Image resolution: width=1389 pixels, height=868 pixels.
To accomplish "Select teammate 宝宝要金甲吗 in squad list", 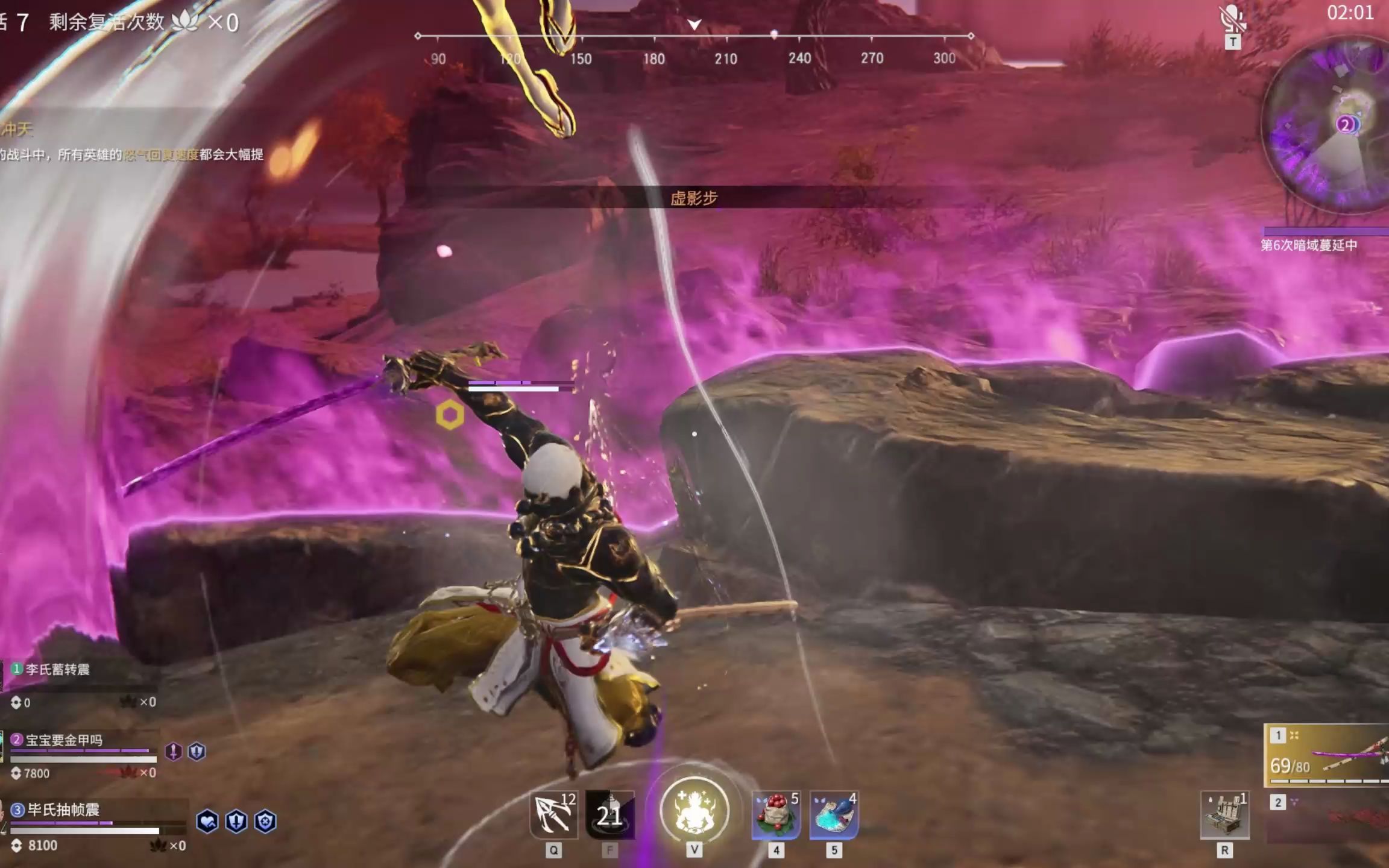I will click(63, 740).
